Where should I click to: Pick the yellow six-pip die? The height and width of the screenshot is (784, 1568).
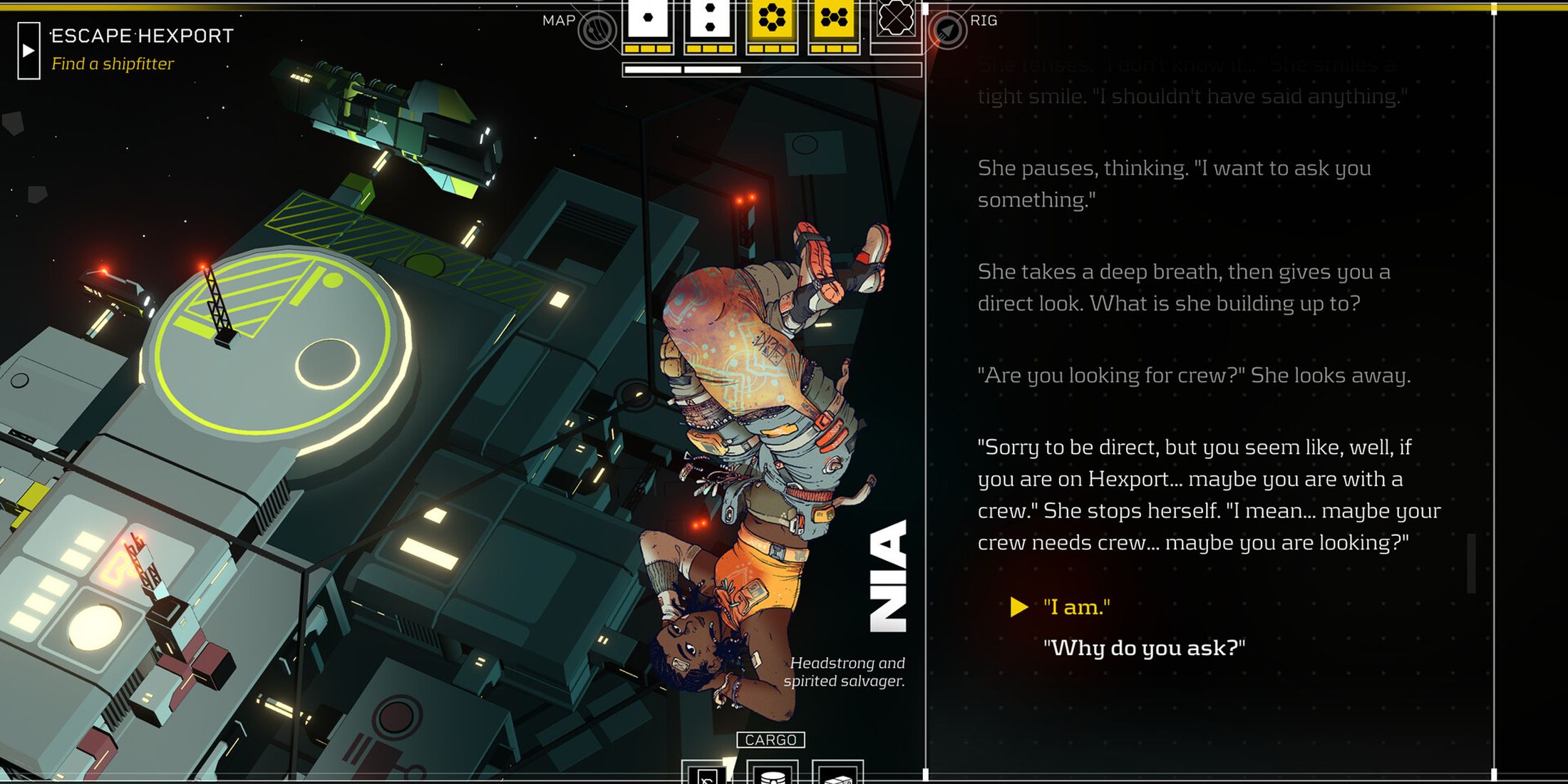tap(771, 20)
